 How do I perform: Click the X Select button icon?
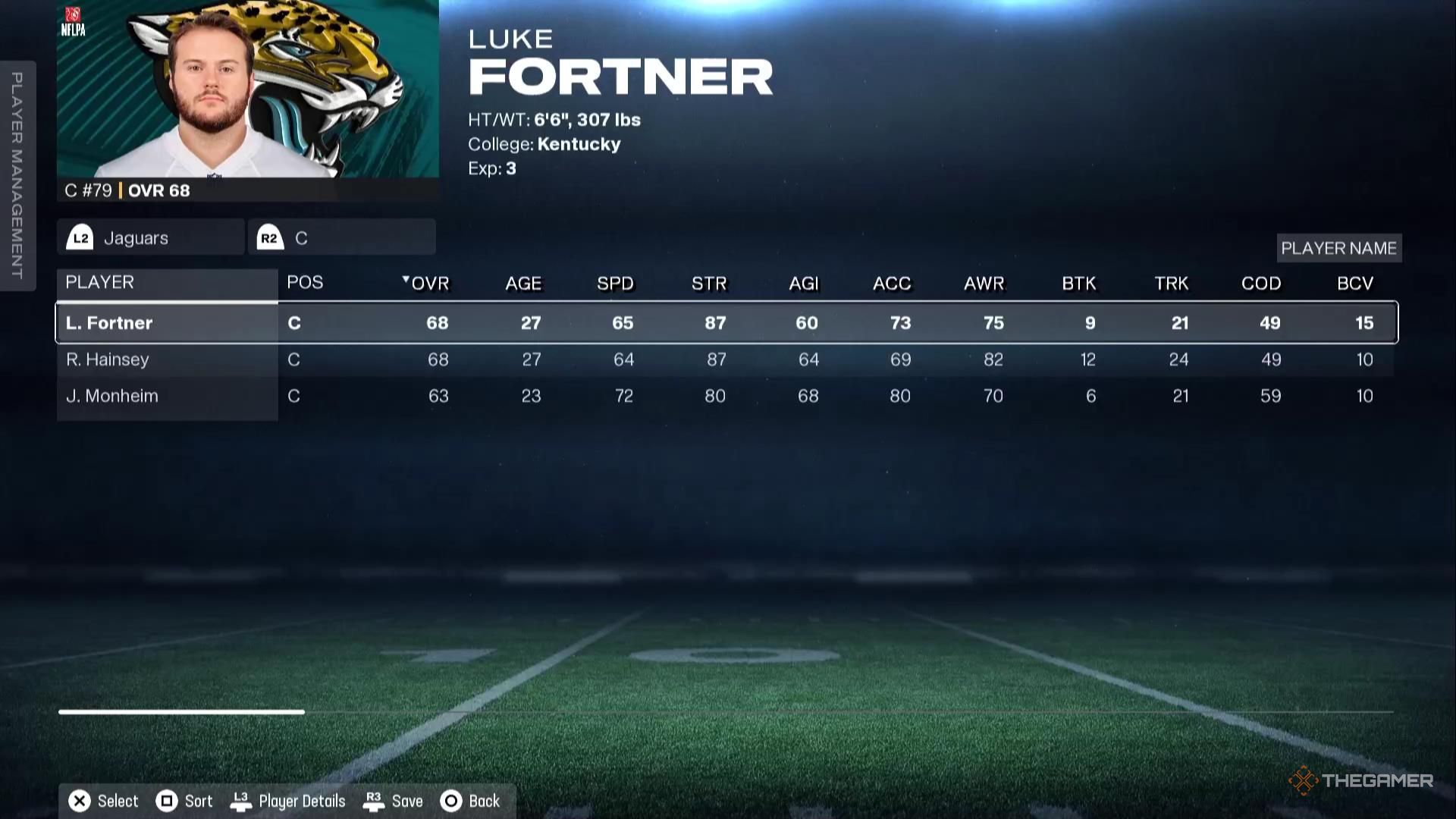point(78,800)
